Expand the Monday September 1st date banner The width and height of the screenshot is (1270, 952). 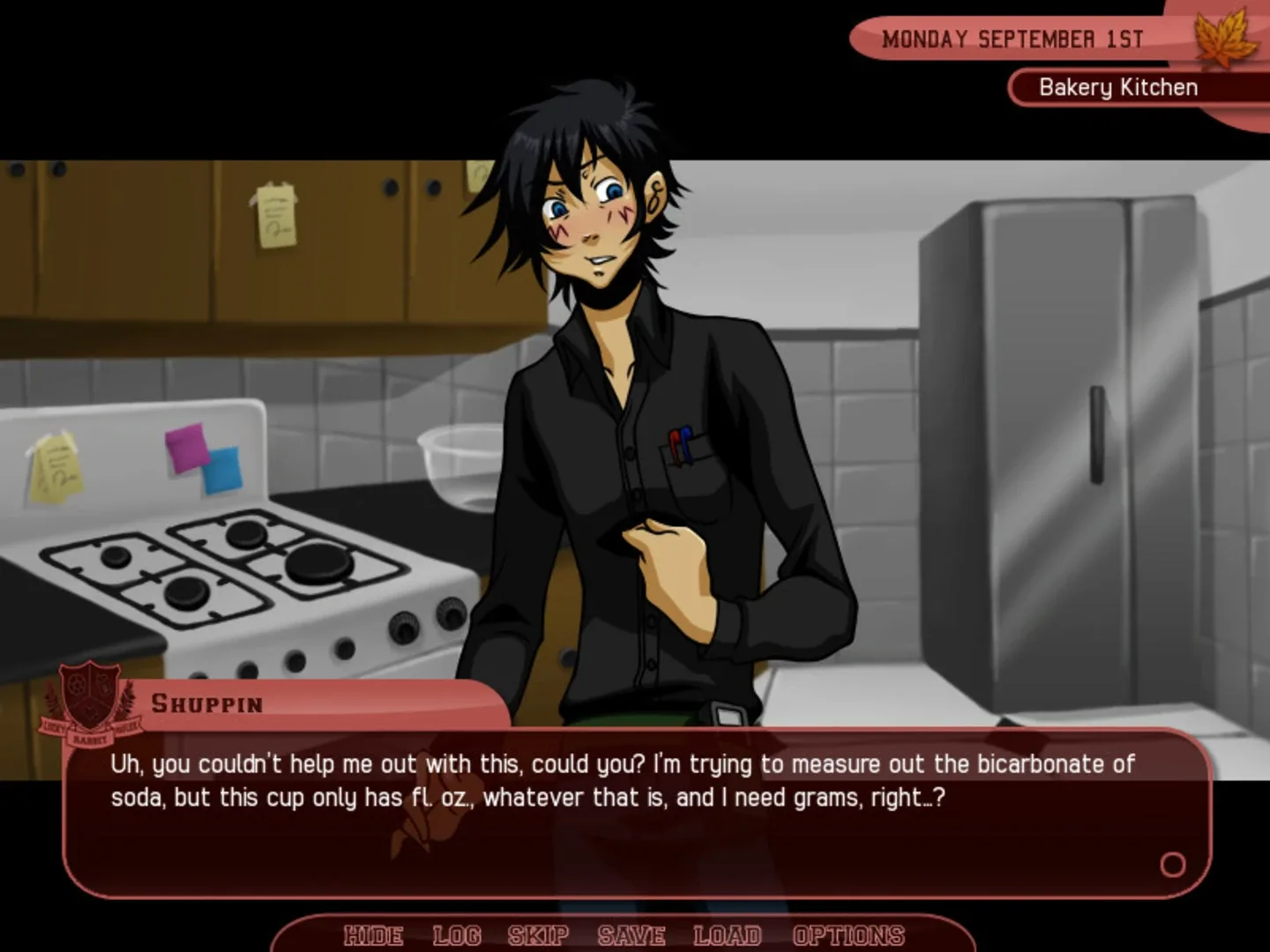[1012, 39]
